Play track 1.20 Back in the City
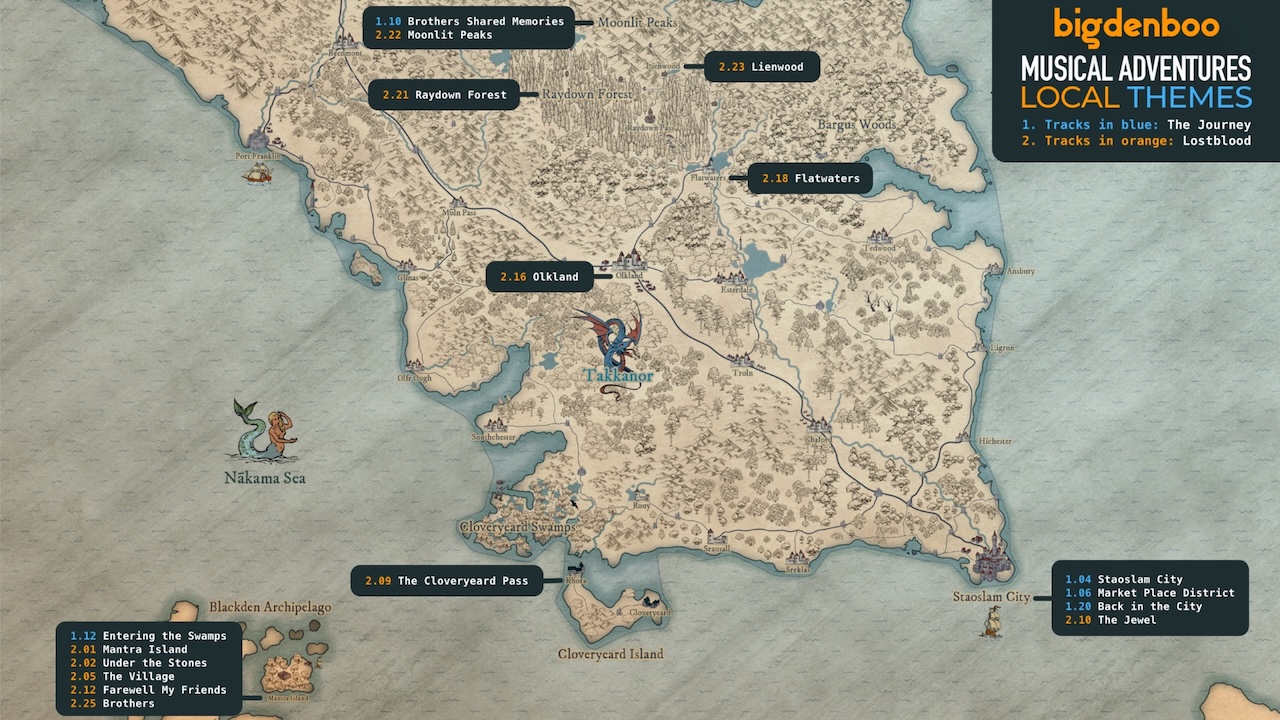The image size is (1280, 720). click(x=1134, y=606)
